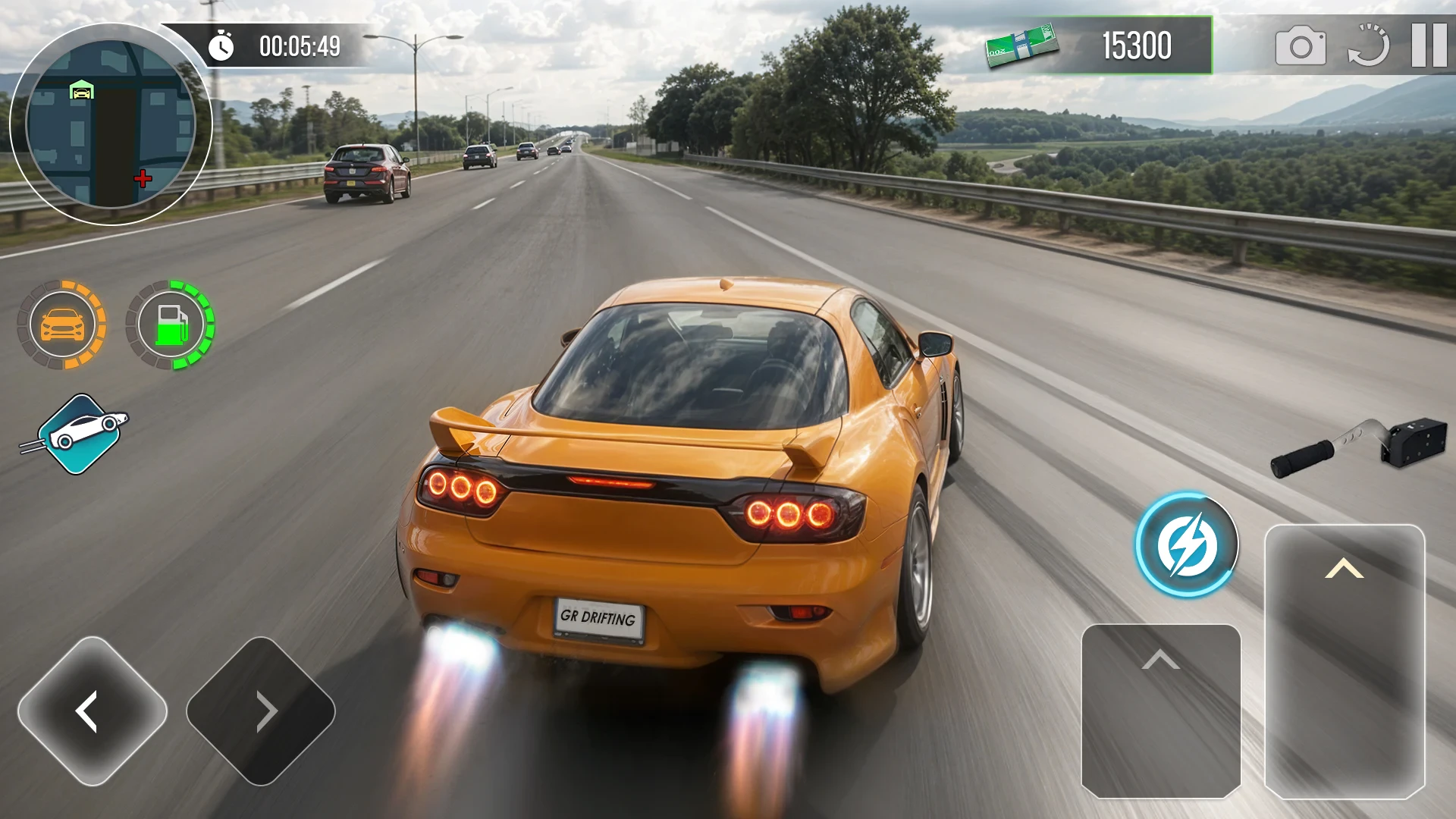The height and width of the screenshot is (819, 1456).
Task: Hit the short brake pedal
Action: (1161, 711)
